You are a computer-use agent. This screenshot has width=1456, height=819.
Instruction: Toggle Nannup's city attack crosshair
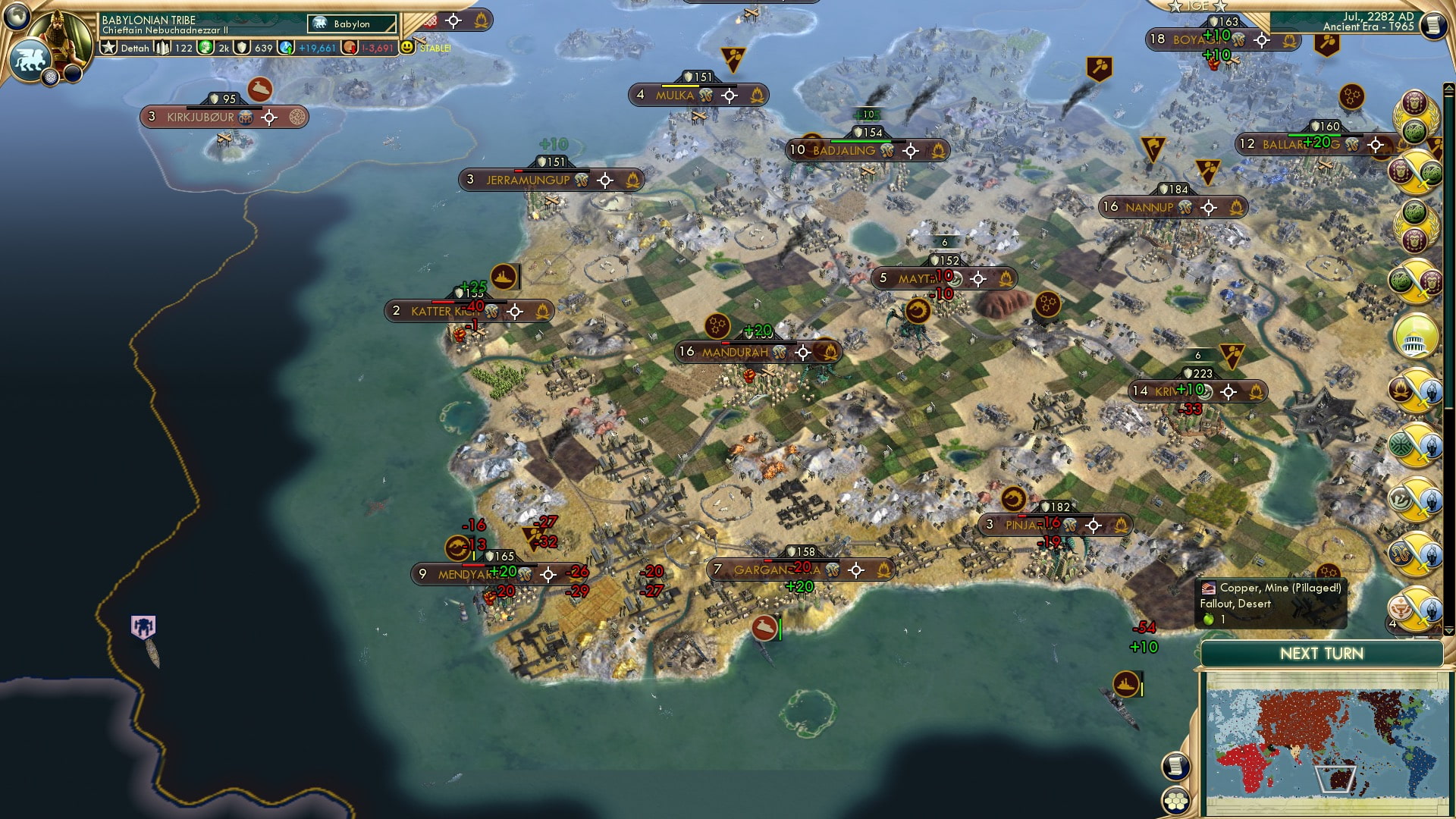coord(1207,207)
